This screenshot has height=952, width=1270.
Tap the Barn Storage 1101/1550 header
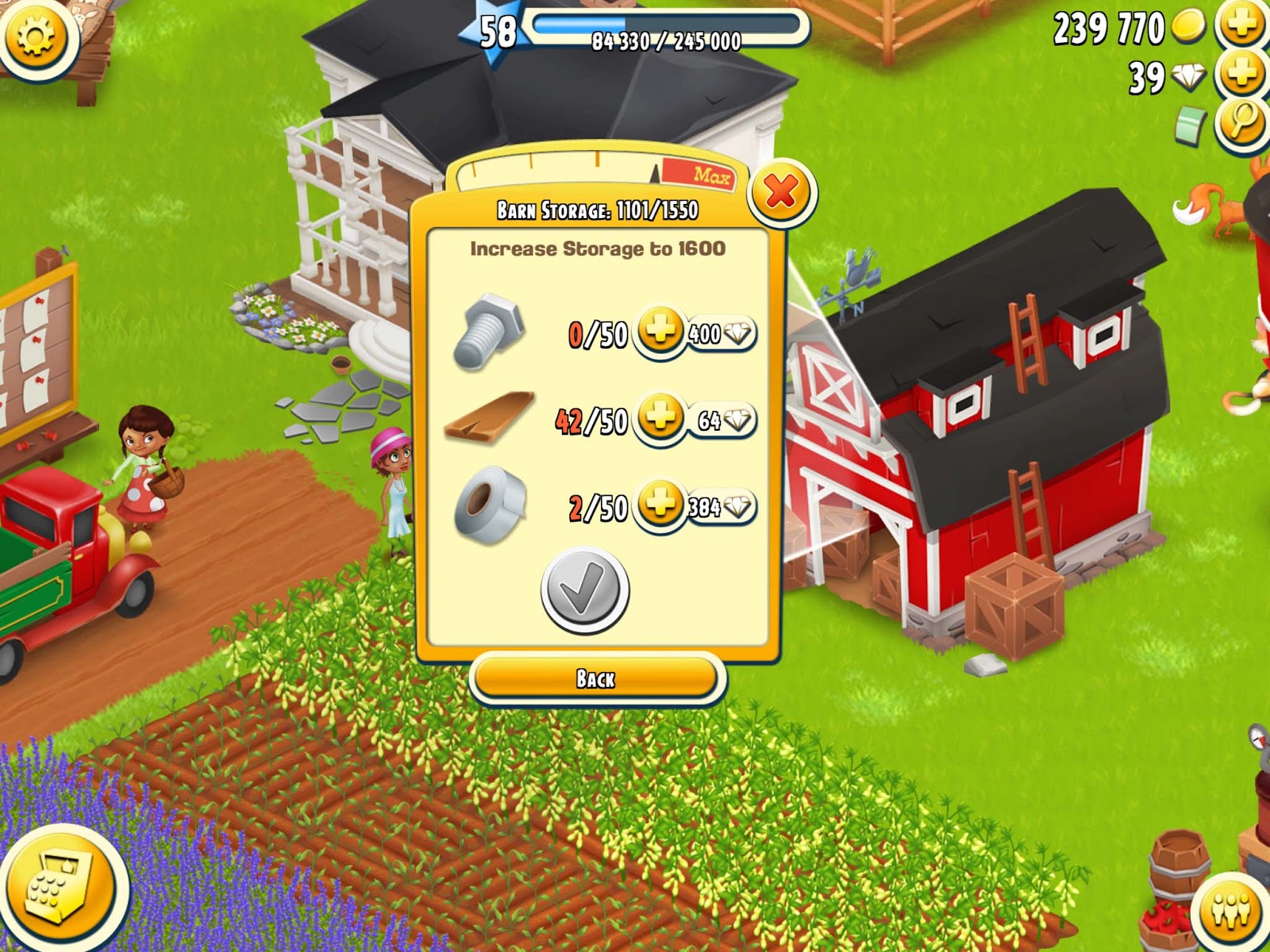(x=595, y=209)
